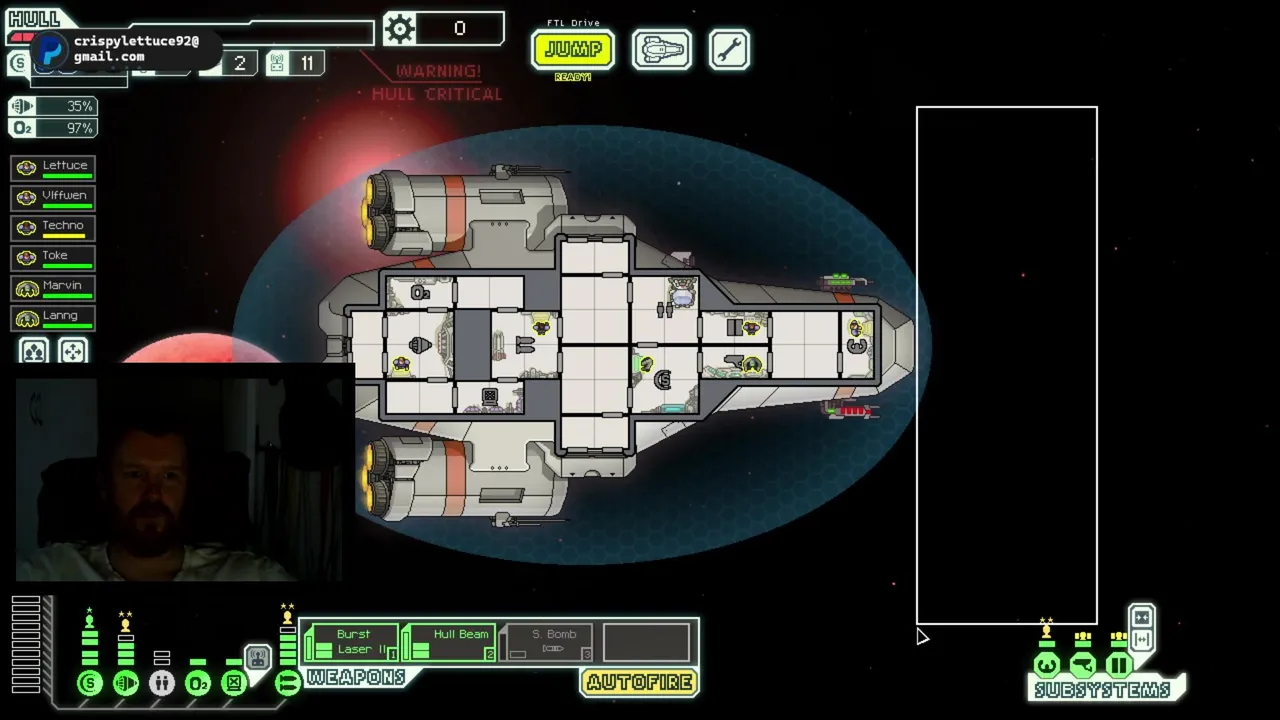Click the engines system power icon

pyautogui.click(x=126, y=684)
